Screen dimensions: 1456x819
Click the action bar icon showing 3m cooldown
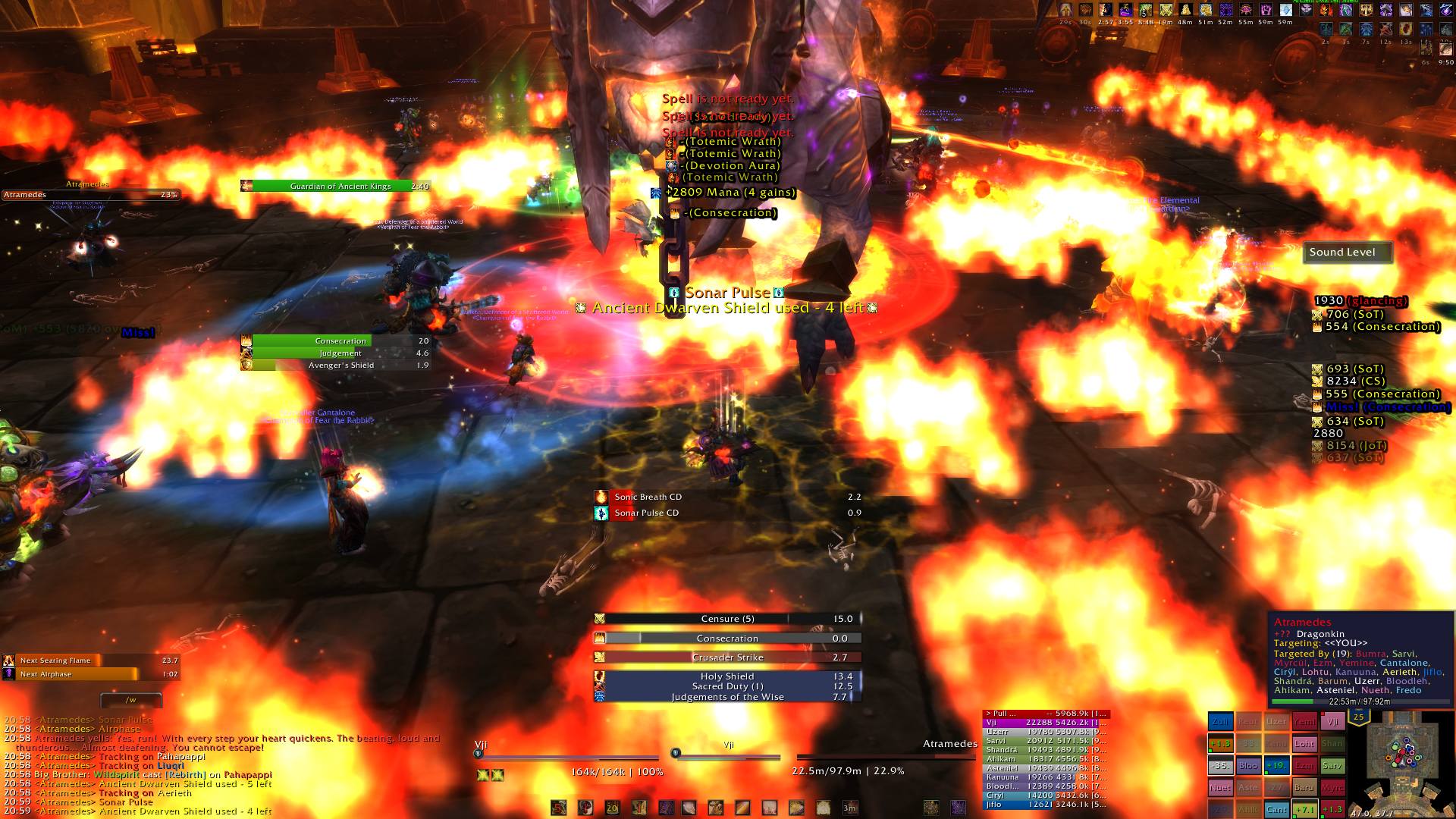pyautogui.click(x=849, y=808)
